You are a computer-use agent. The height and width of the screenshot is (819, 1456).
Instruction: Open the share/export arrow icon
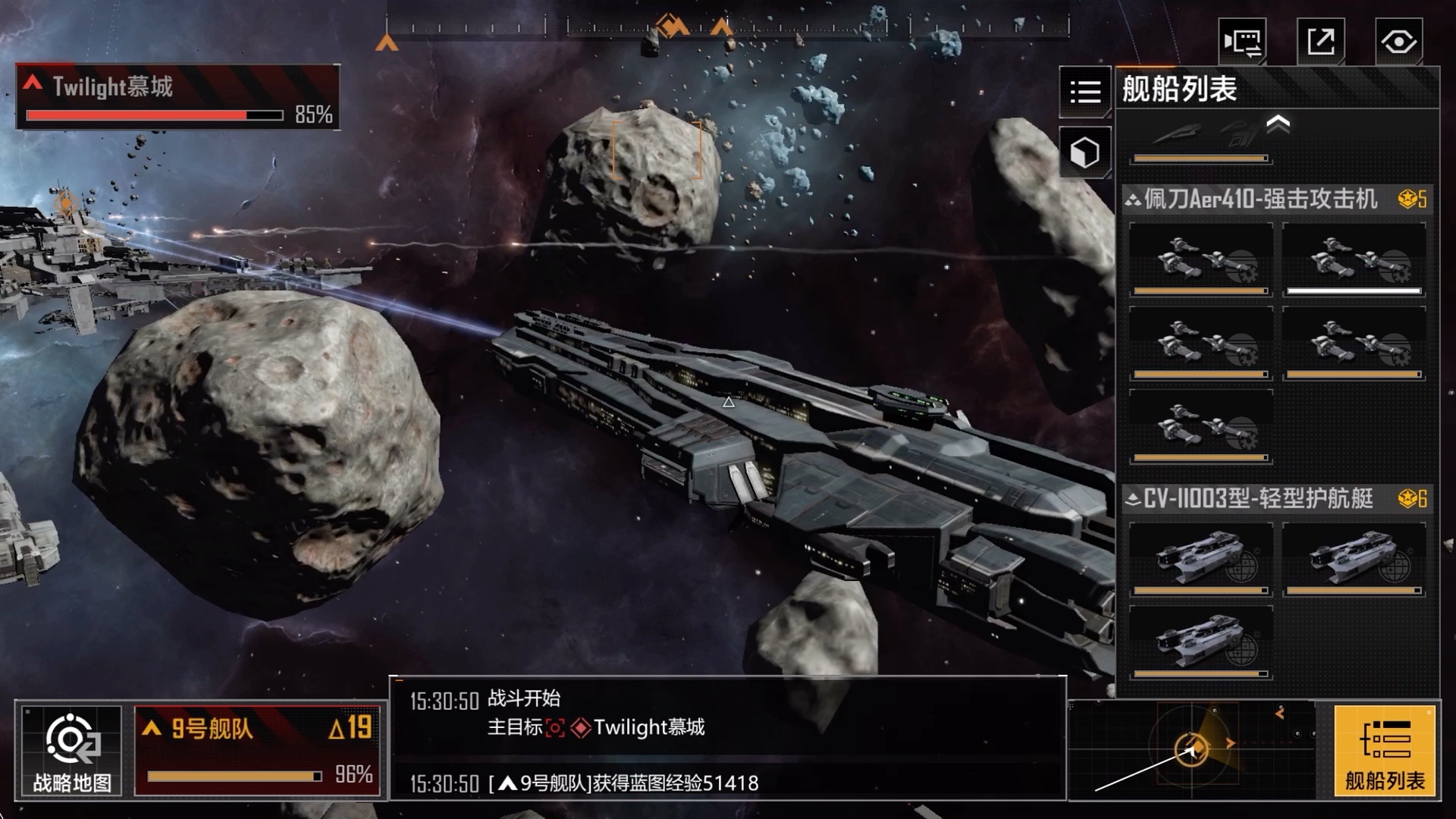tap(1320, 41)
